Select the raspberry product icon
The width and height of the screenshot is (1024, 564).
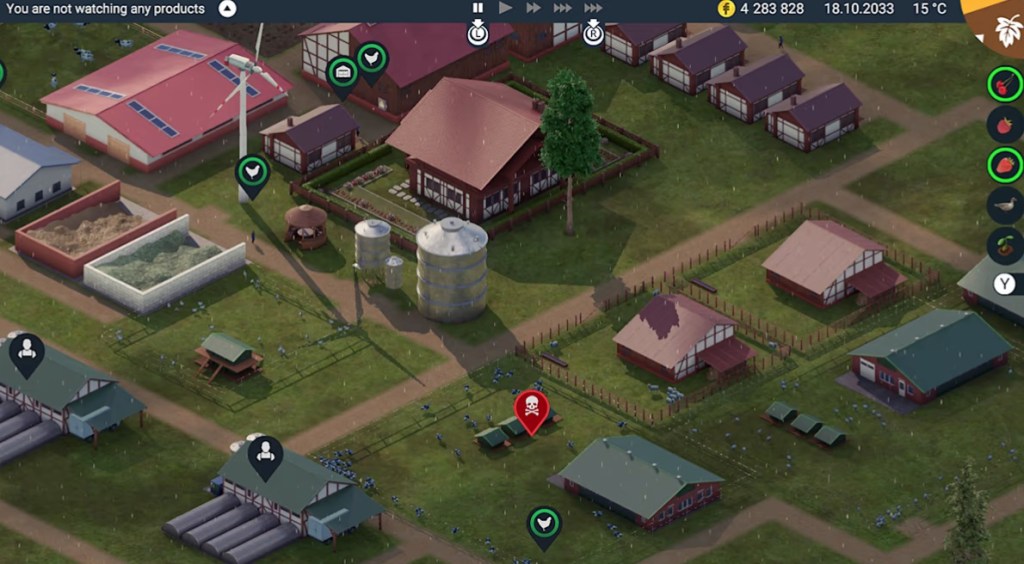(x=1004, y=124)
